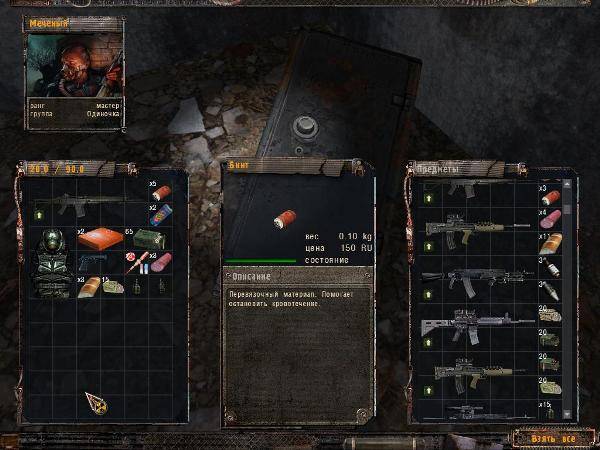
Task: Take the bandage from the stash list
Action: [551, 197]
